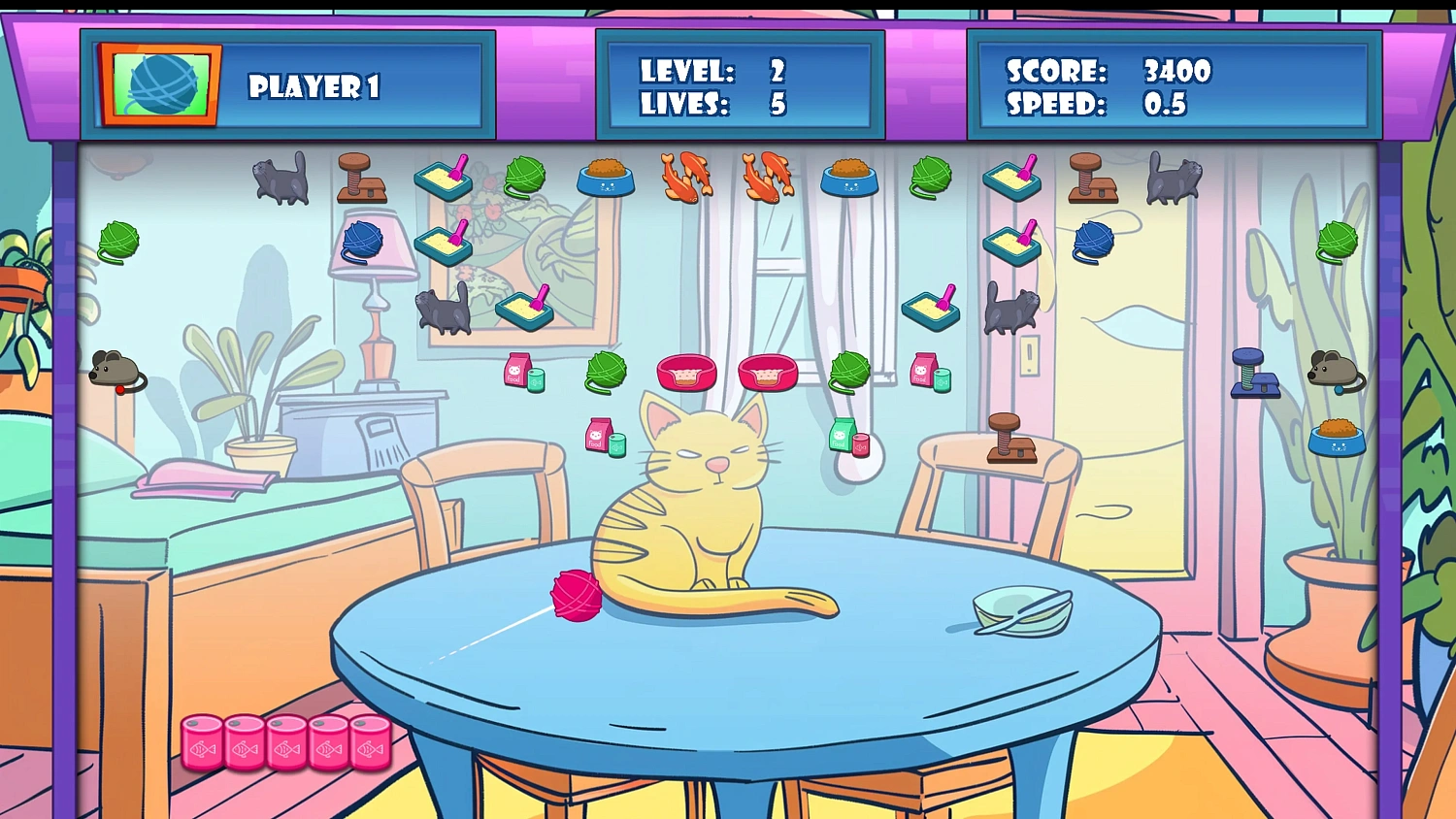Click the blue yarn ball logo beside Player 1
The image size is (1456, 819).
point(160,84)
